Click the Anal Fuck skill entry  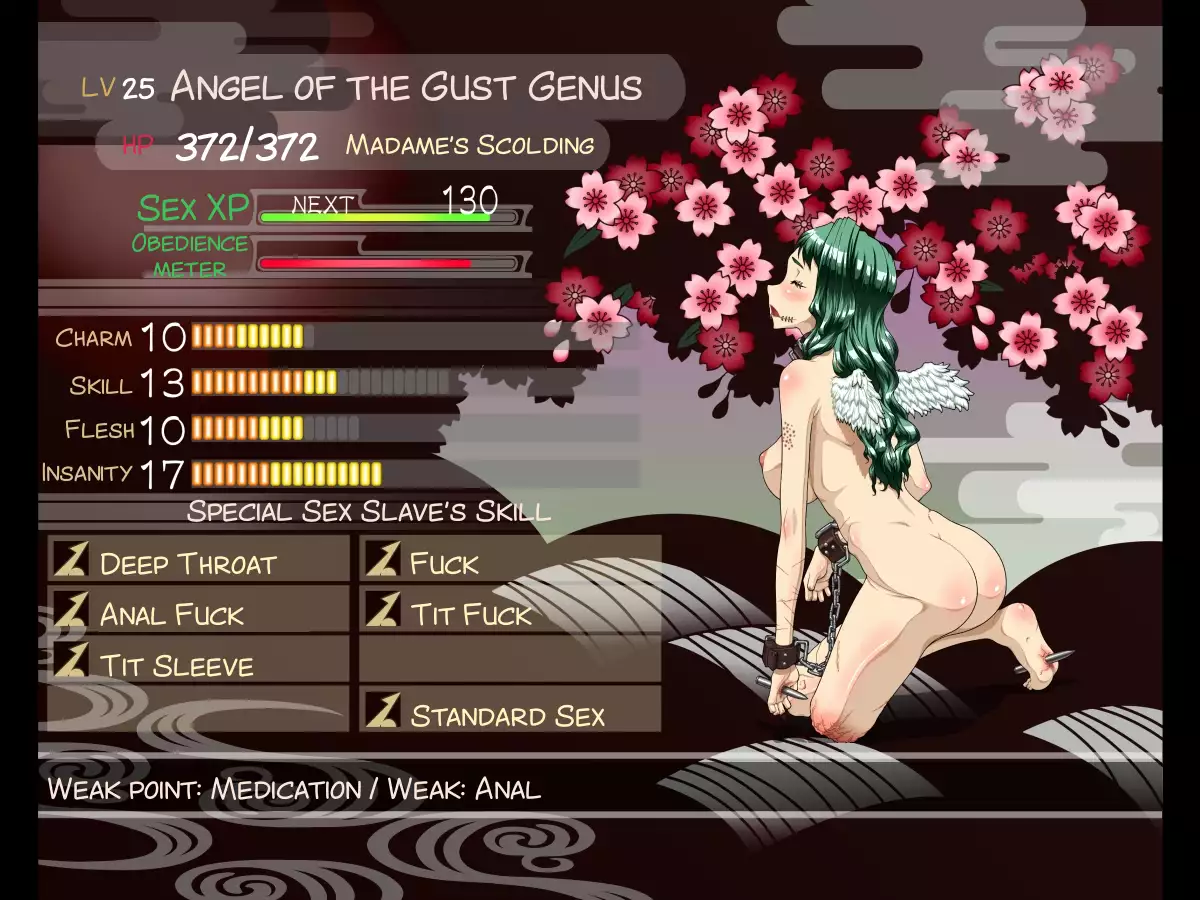[198, 613]
